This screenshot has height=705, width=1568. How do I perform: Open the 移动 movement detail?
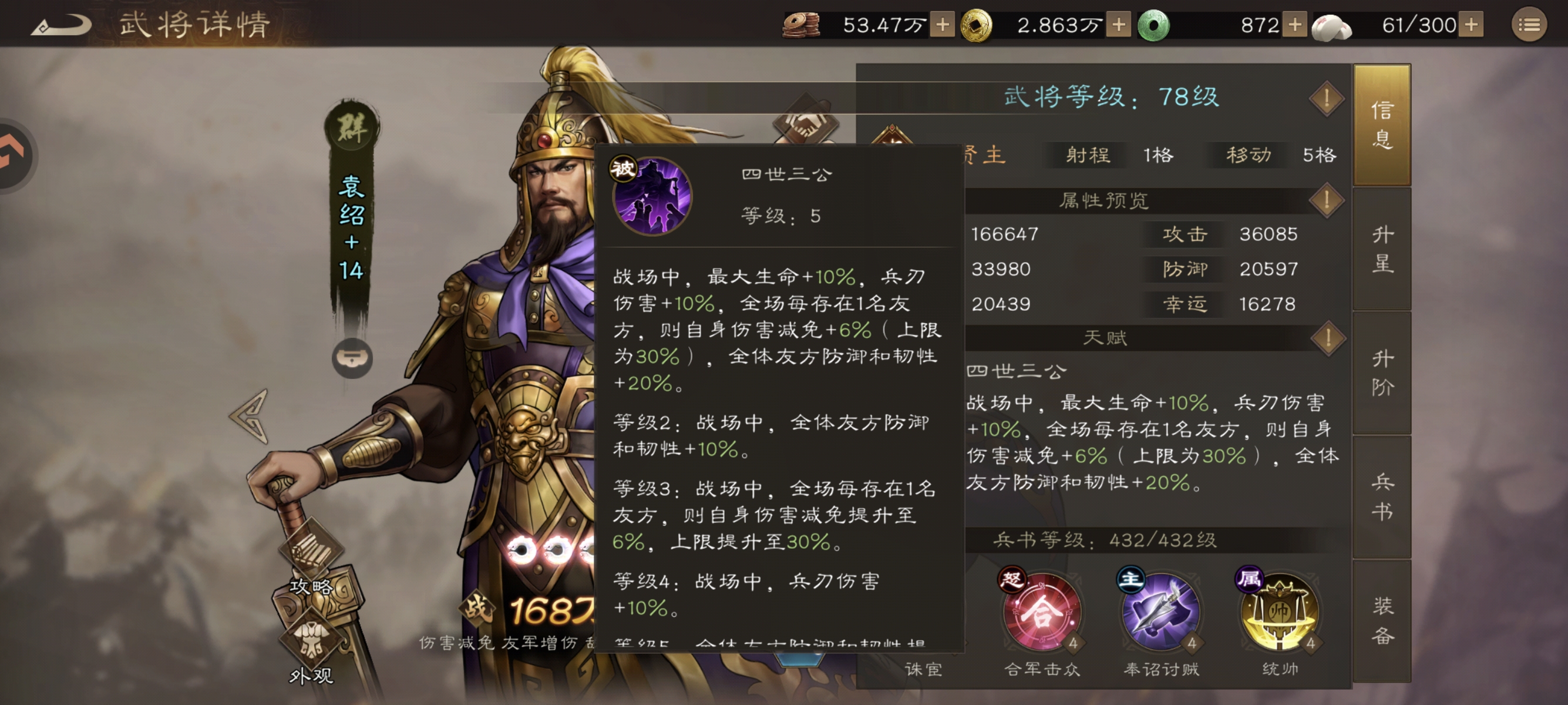tap(1247, 156)
